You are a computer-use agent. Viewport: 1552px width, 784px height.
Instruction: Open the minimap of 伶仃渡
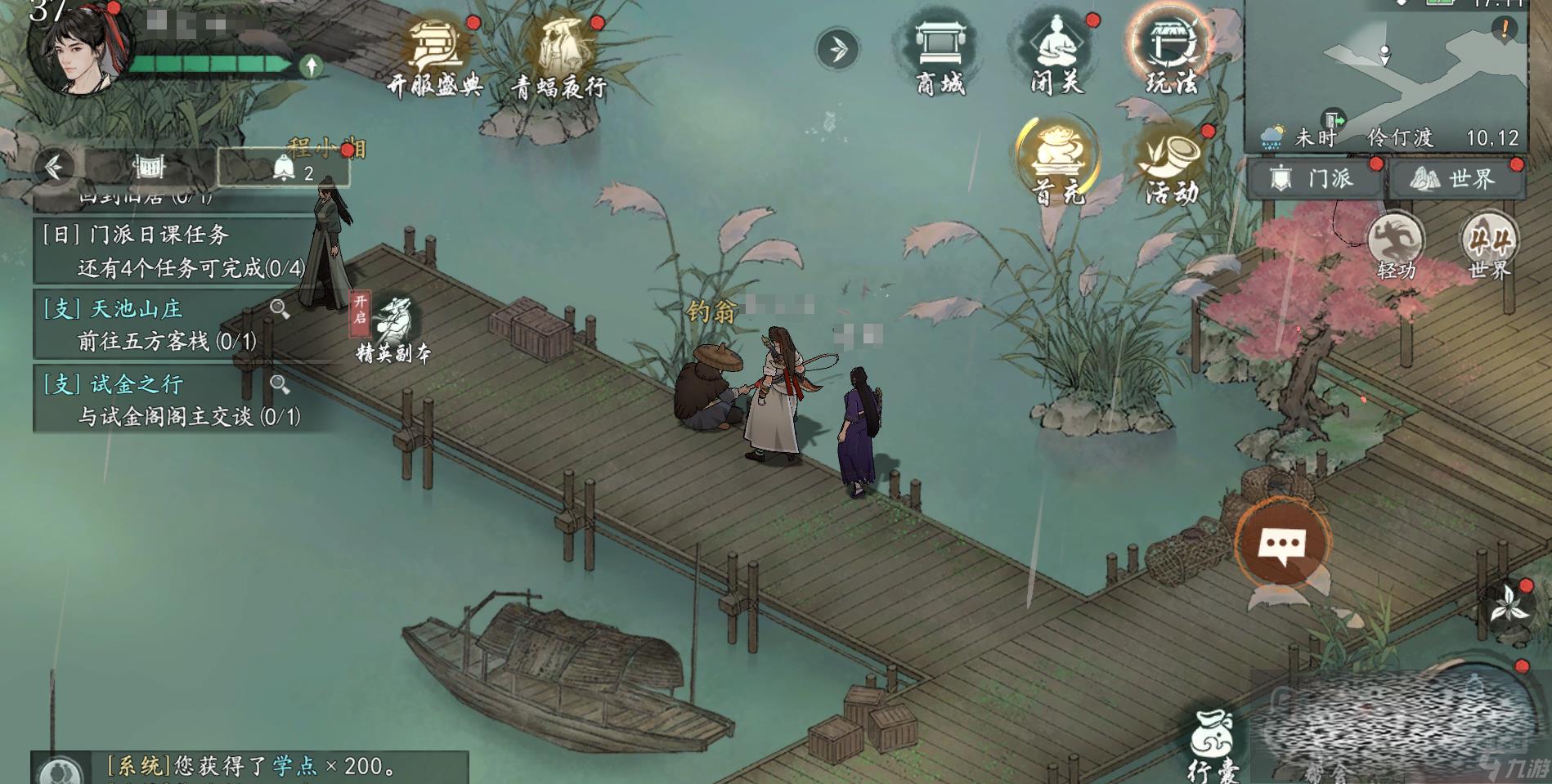[1386, 74]
